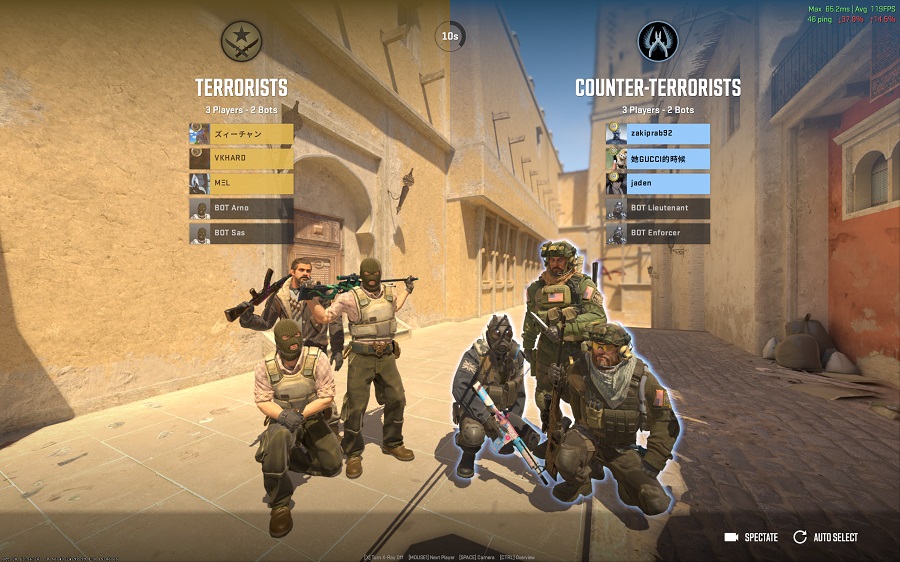Activate Auto Select team
Screen dimensions: 900x562
pos(825,537)
